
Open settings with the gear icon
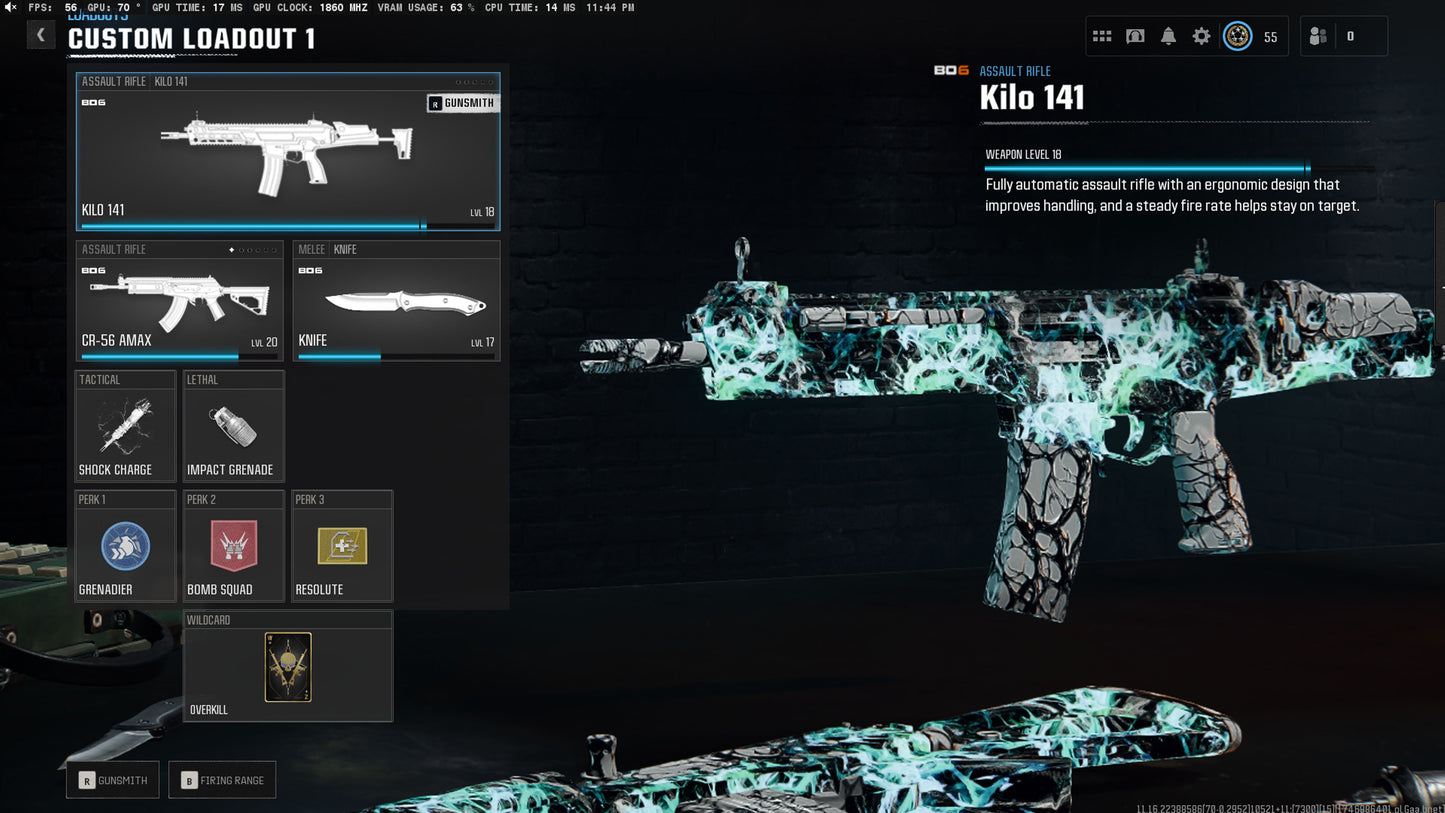[1201, 37]
